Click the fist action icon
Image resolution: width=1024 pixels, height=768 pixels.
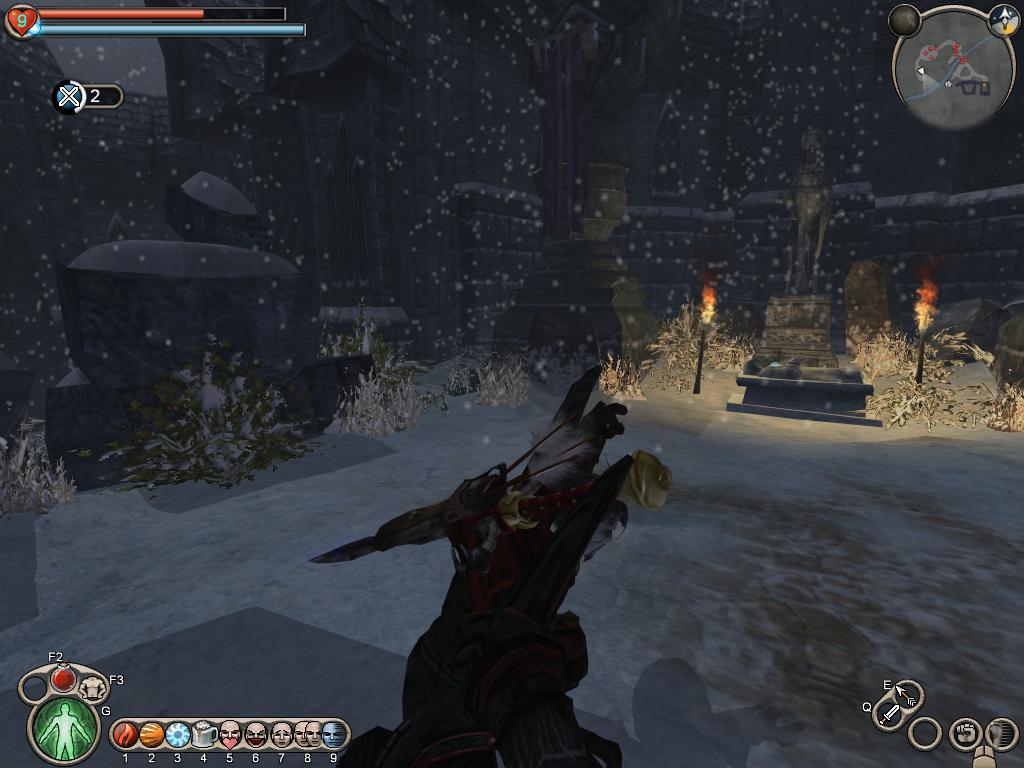tap(965, 734)
